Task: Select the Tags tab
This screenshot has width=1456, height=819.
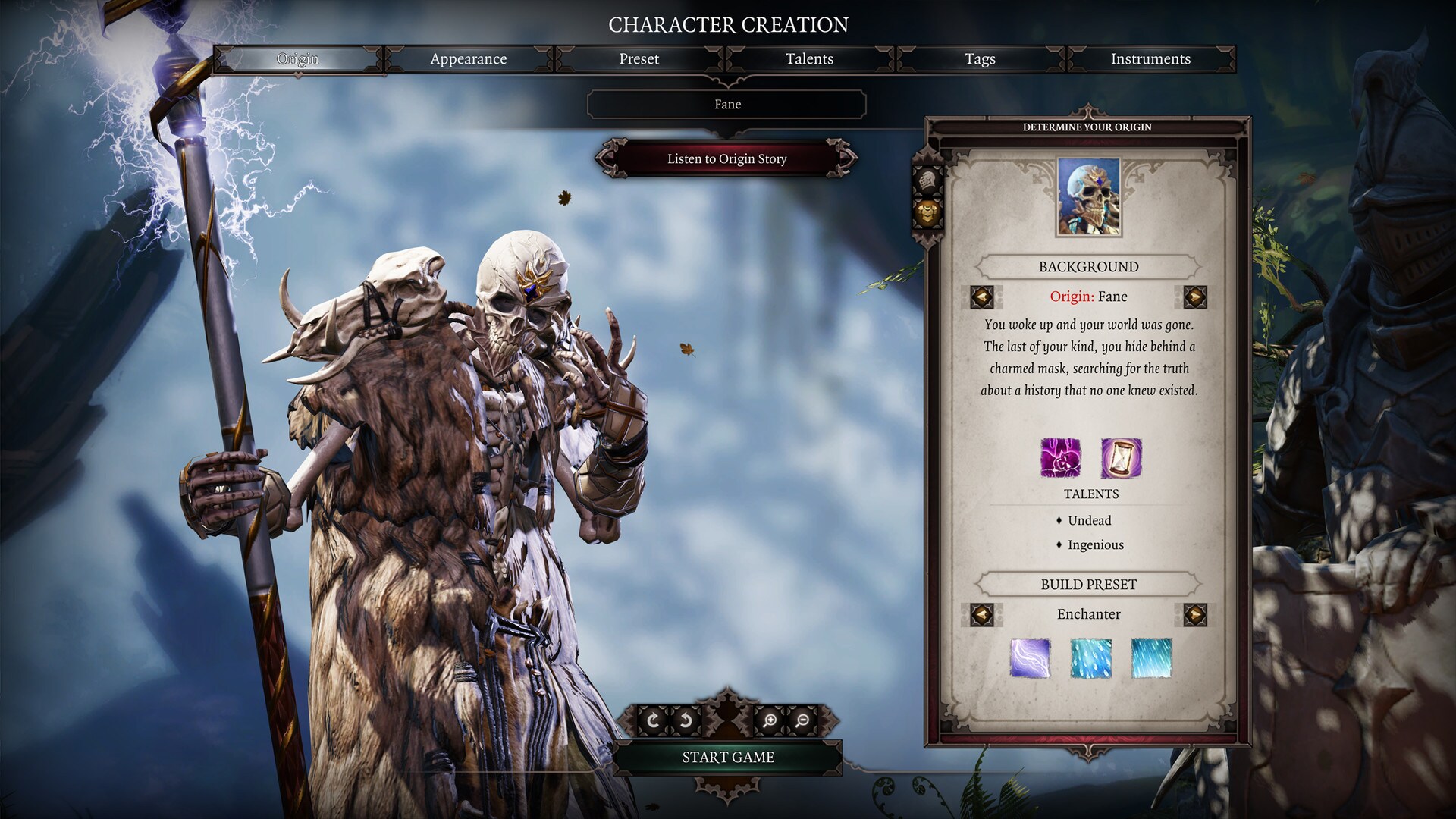Action: 980,59
